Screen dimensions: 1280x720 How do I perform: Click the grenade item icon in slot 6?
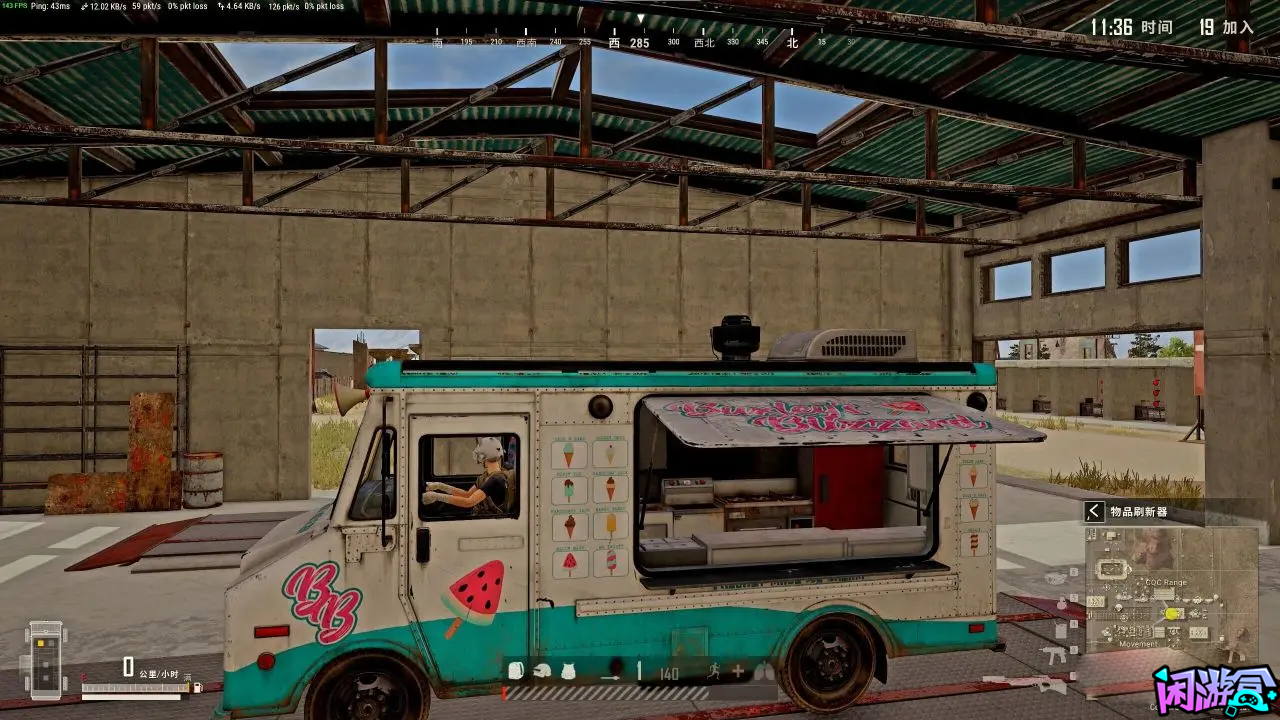1055,579
